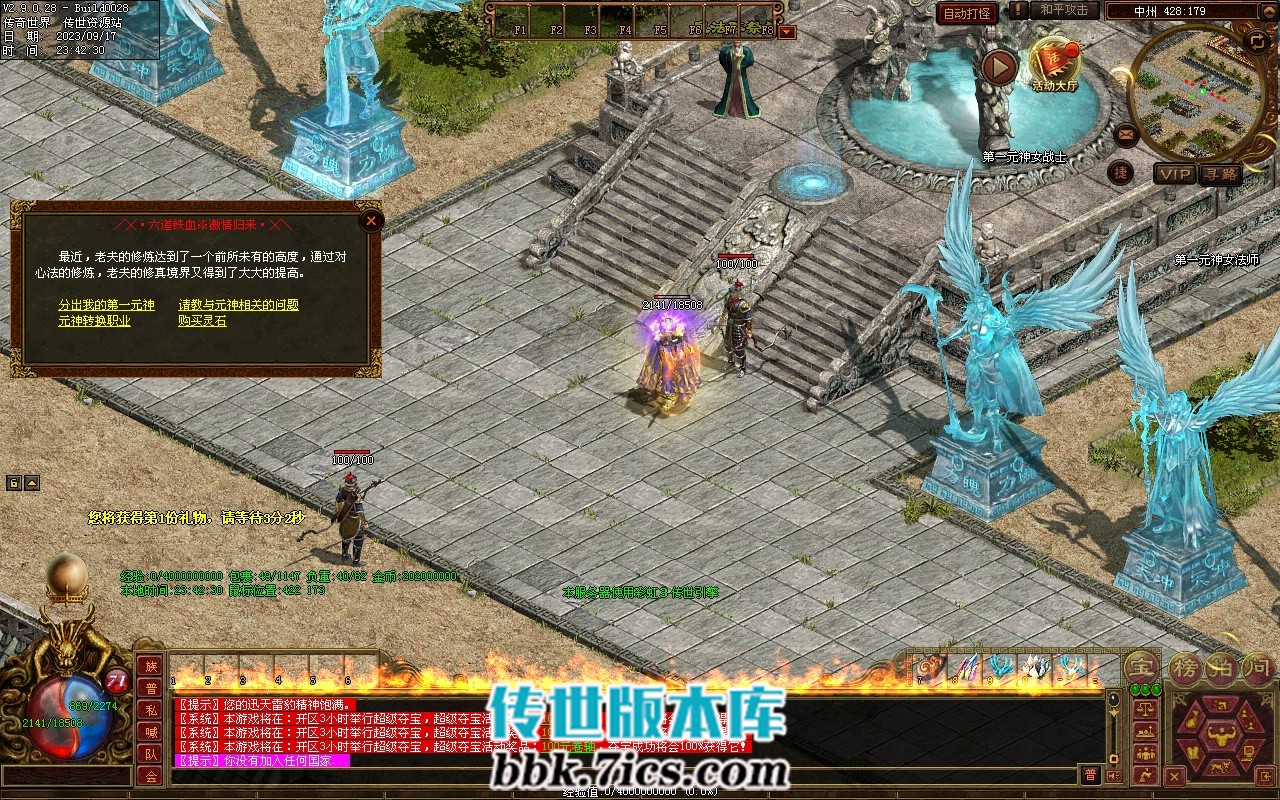The height and width of the screenshot is (800, 1280).
Task: Switch the 和平攻击 attack mode button
Action: (1063, 10)
